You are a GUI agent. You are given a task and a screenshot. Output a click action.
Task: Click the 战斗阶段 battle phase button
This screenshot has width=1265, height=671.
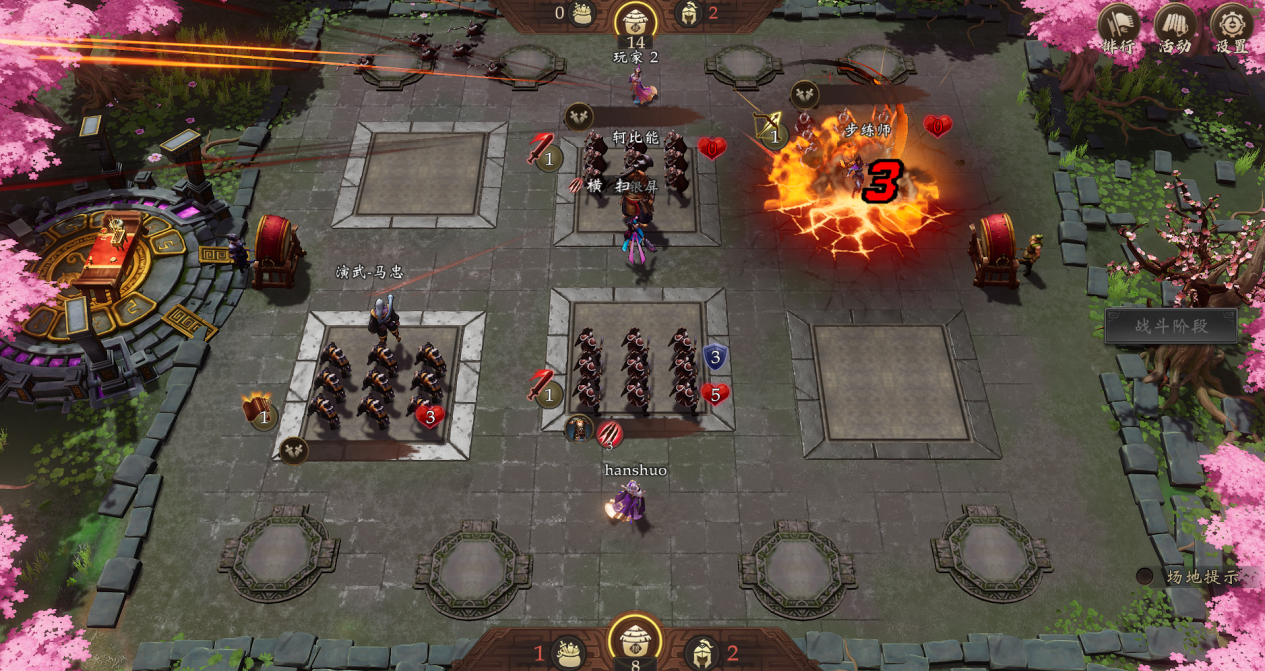click(1171, 326)
